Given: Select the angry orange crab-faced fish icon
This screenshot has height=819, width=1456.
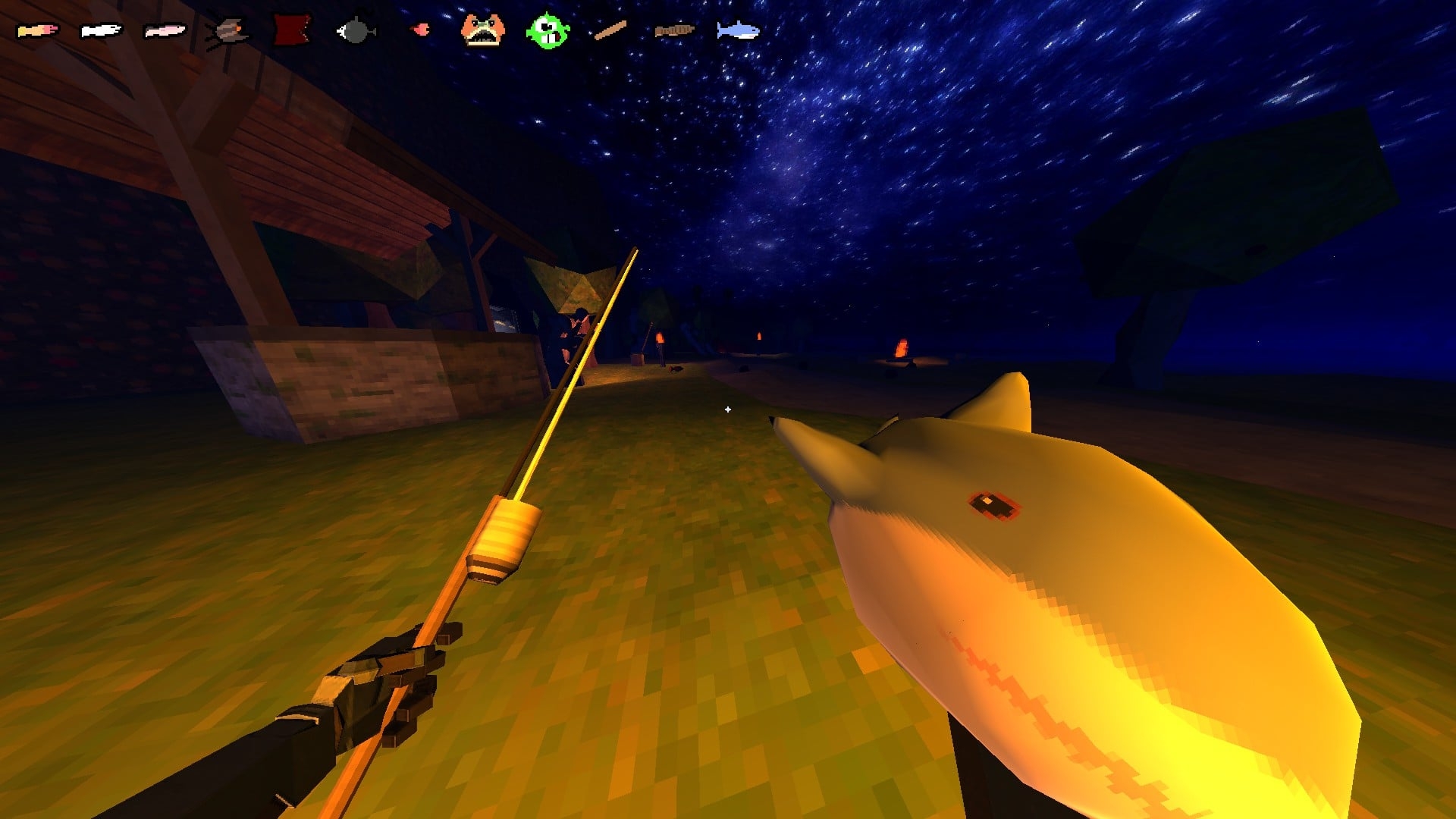Looking at the screenshot, I should point(483,30).
